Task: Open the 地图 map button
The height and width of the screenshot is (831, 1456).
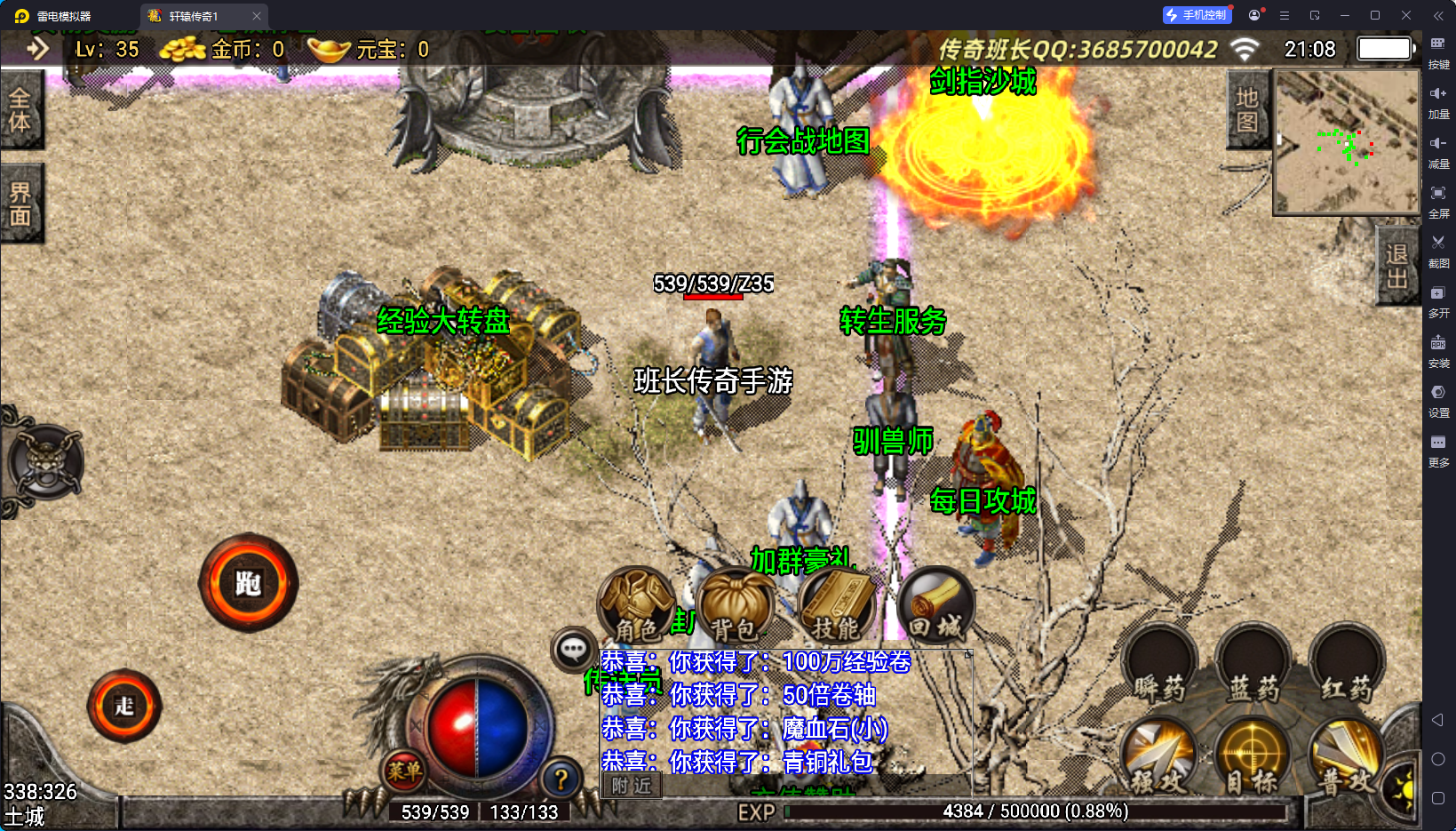Action: [x=1247, y=110]
